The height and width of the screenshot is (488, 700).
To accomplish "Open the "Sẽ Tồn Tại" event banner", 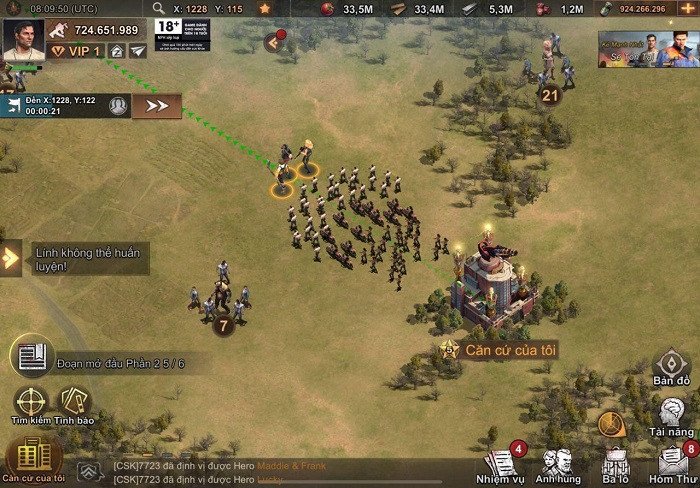I will pyautogui.click(x=648, y=49).
